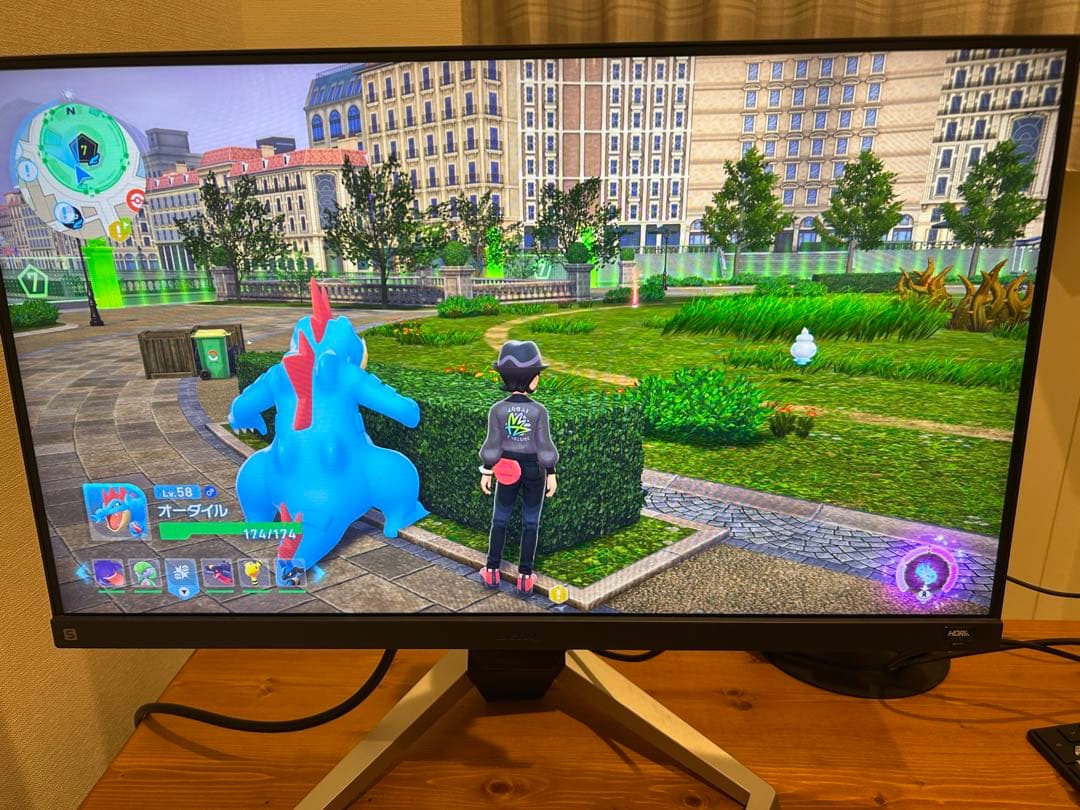Switch to the Lucario party slot

[291, 573]
